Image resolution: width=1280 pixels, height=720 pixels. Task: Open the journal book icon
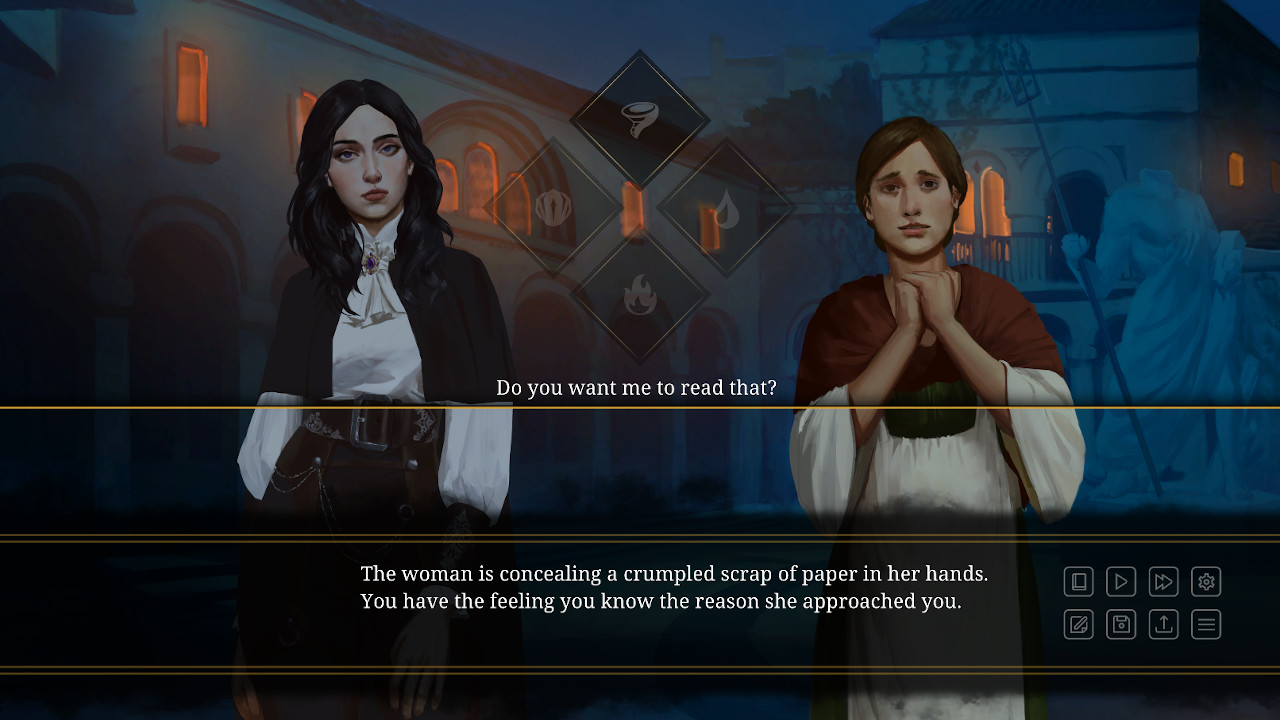[x=1079, y=581]
